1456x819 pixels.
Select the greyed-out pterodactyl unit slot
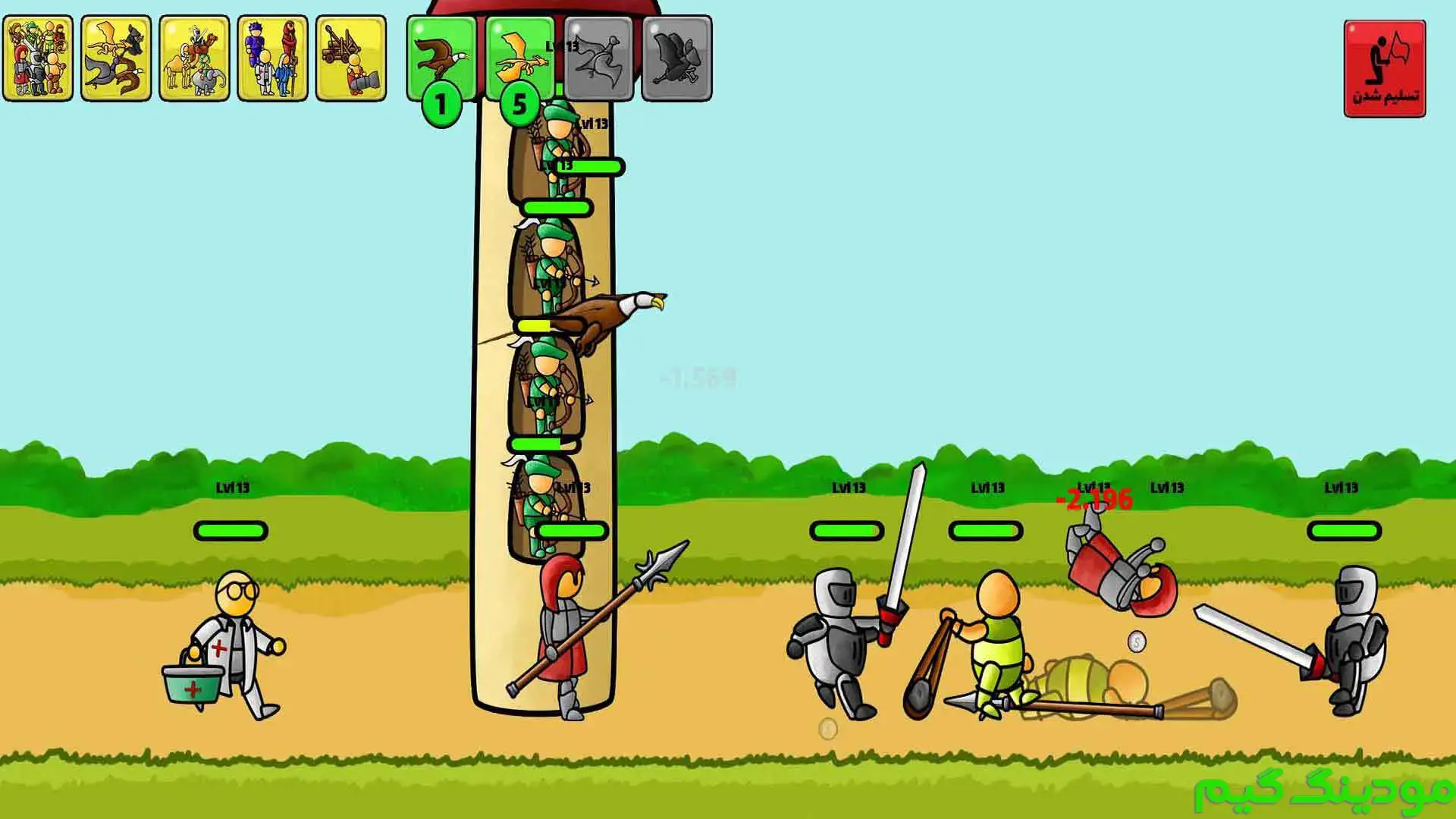click(x=599, y=58)
